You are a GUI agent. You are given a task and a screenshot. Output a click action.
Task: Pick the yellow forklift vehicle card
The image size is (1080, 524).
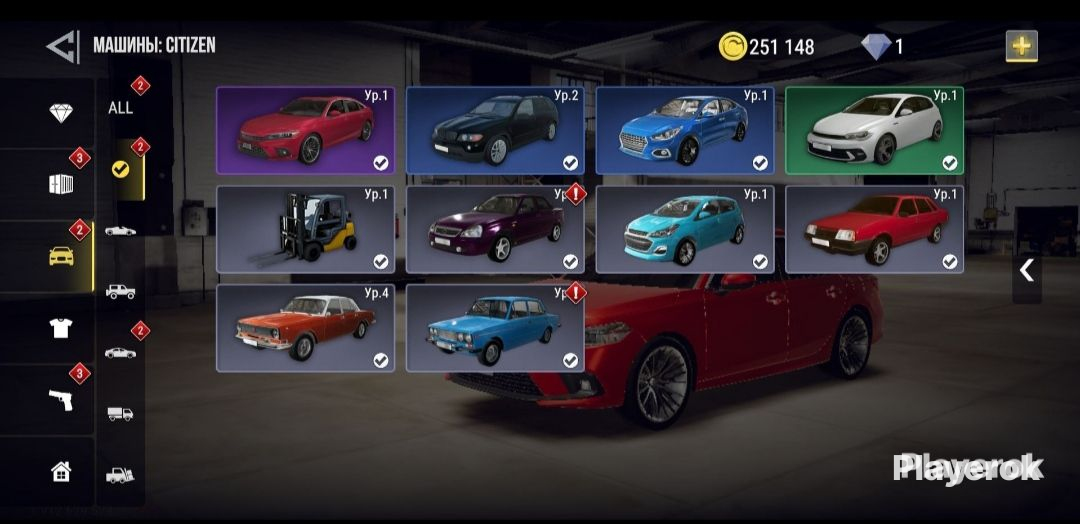click(305, 229)
